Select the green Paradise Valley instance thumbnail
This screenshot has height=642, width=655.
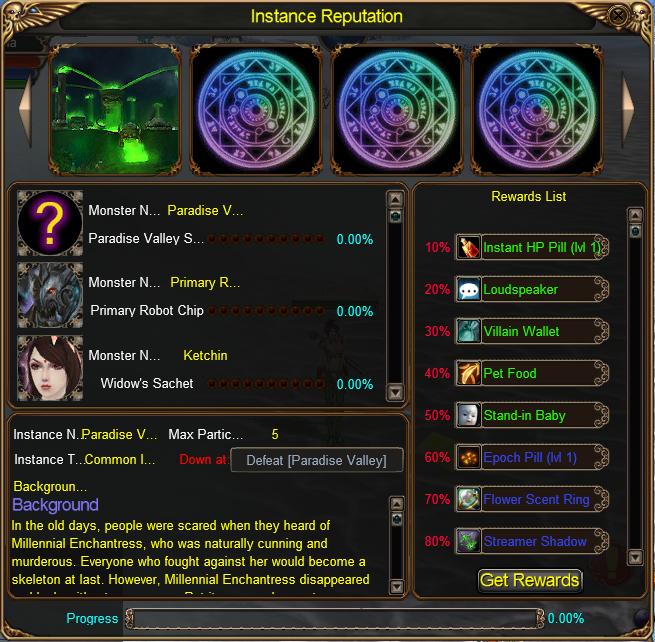pyautogui.click(x=115, y=107)
